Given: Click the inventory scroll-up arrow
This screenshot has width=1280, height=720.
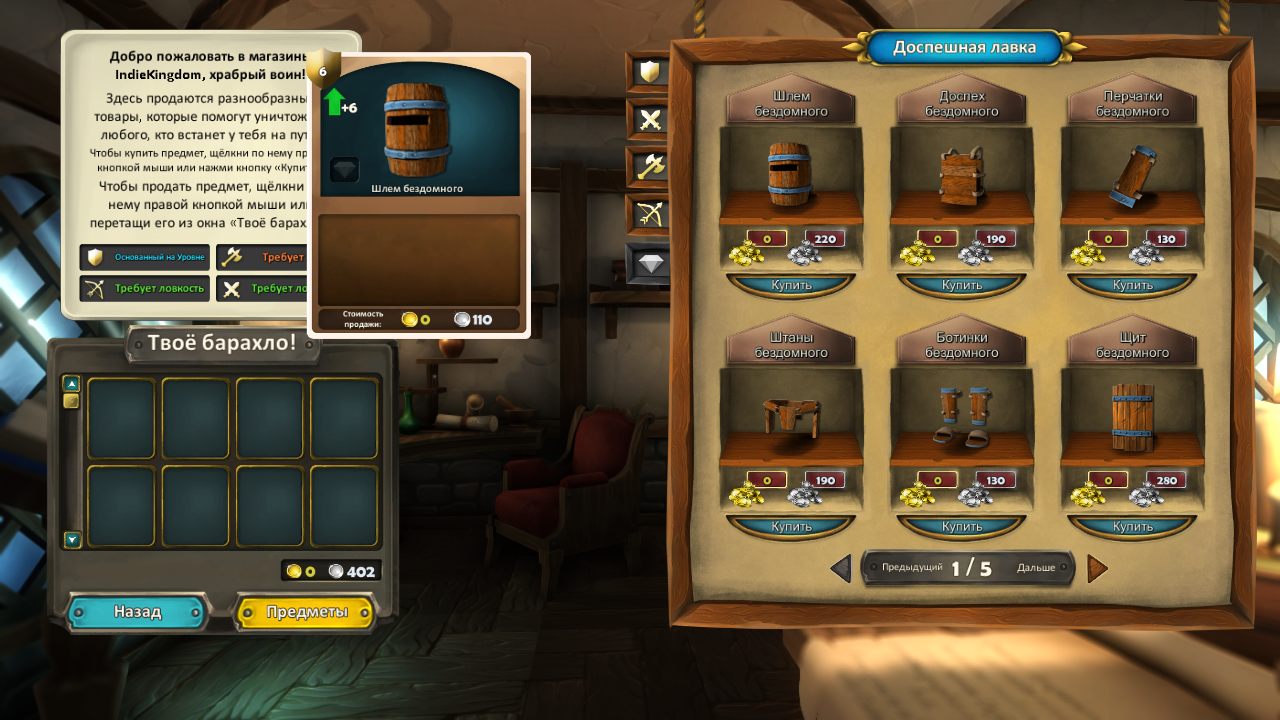Looking at the screenshot, I should 71,383.
